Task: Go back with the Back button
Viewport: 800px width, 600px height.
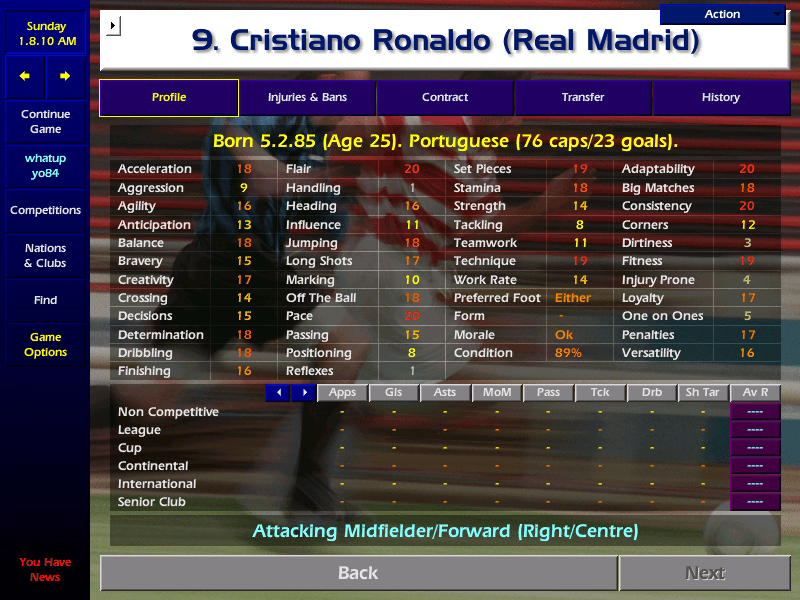Action: 358,573
